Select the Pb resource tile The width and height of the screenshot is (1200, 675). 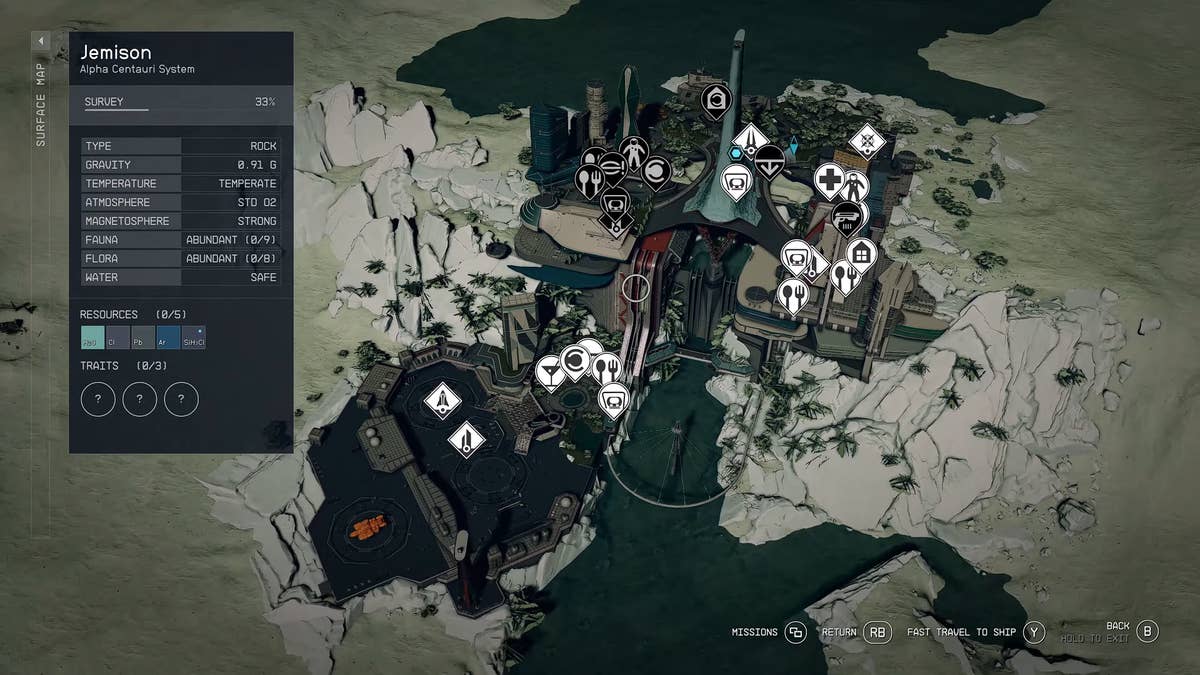143,338
